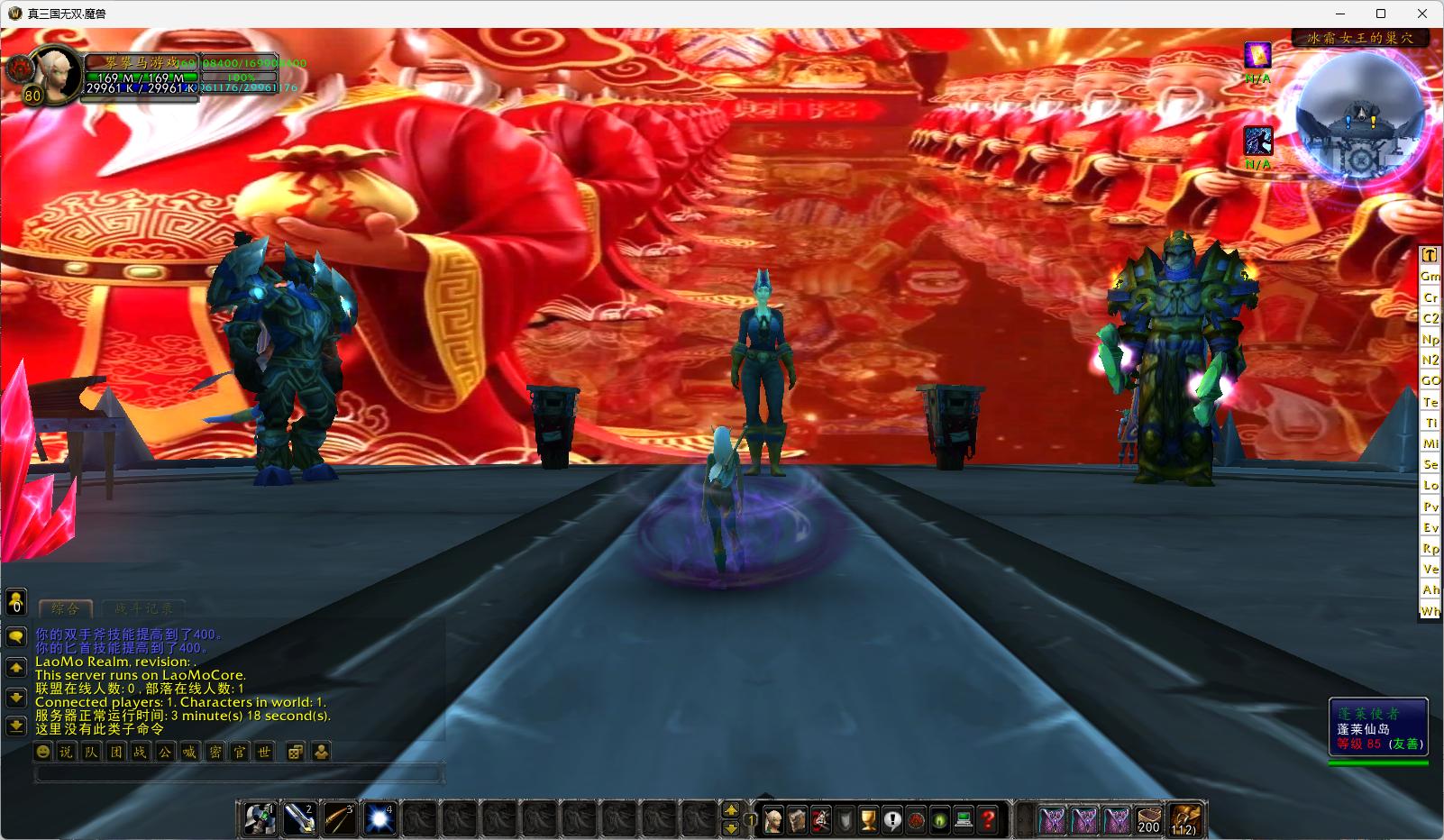Select the Gm button on the side panel
Viewport: 1444px width, 840px height.
[x=1430, y=276]
